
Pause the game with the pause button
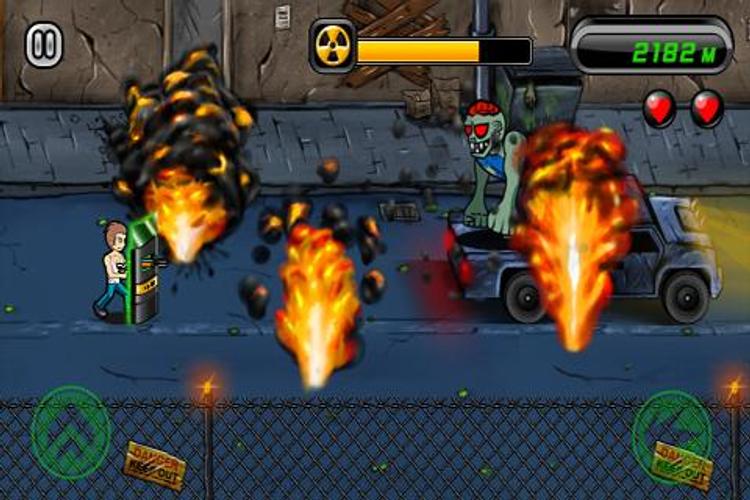pyautogui.click(x=44, y=47)
